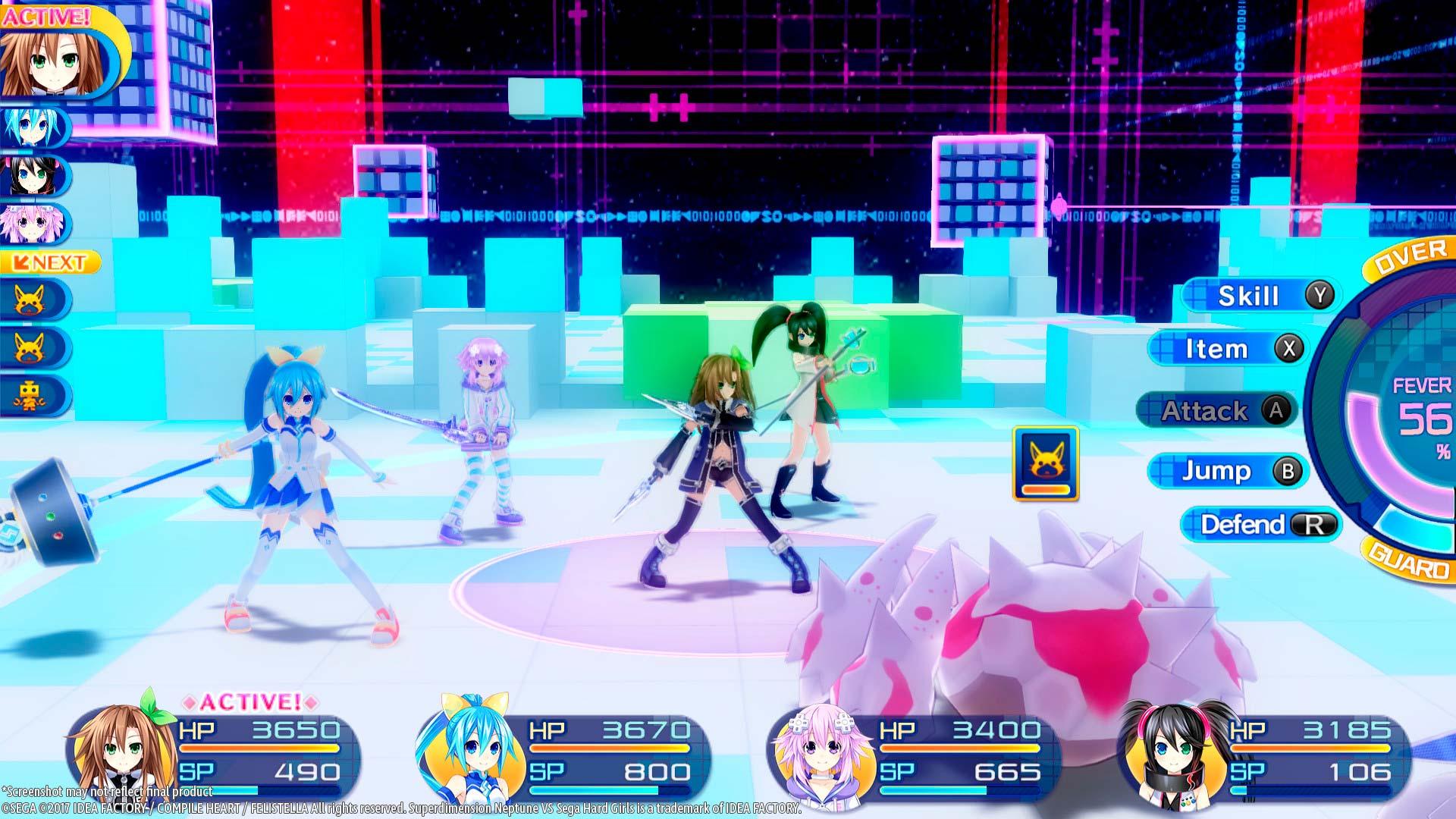Choose the Defend command

point(1259,525)
